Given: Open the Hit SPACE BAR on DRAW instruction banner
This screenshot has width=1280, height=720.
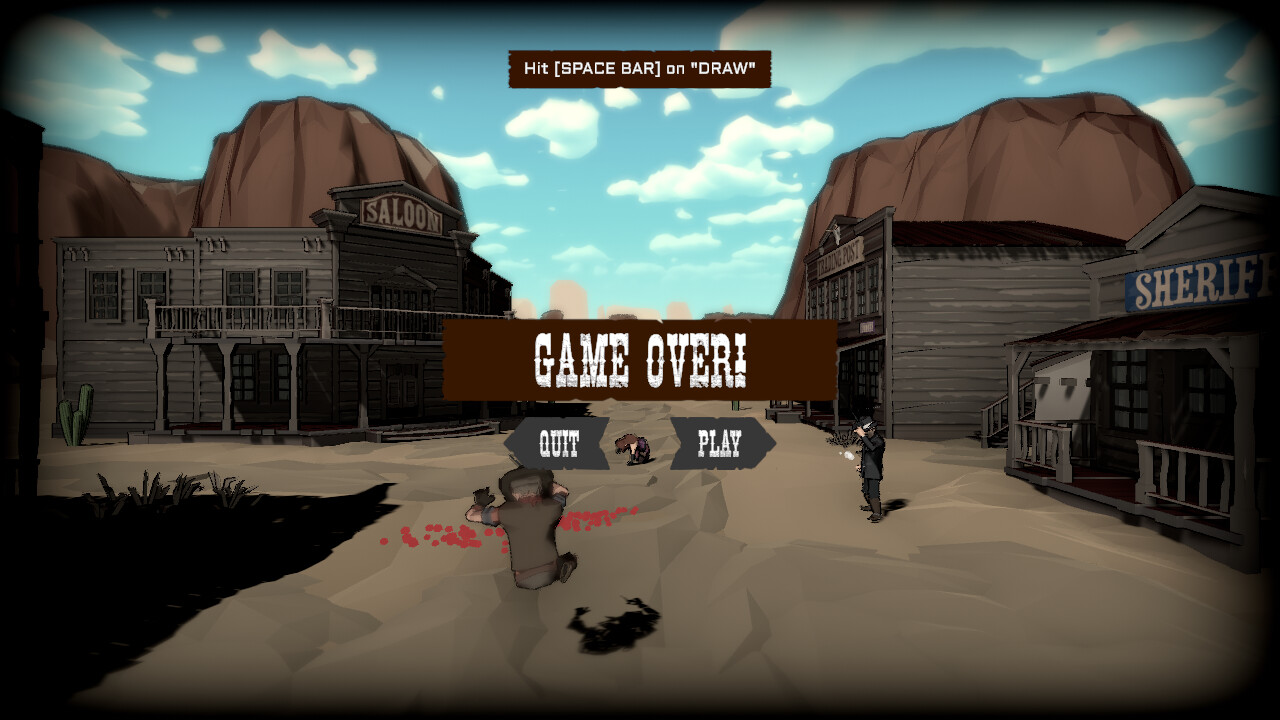Looking at the screenshot, I should 639,70.
